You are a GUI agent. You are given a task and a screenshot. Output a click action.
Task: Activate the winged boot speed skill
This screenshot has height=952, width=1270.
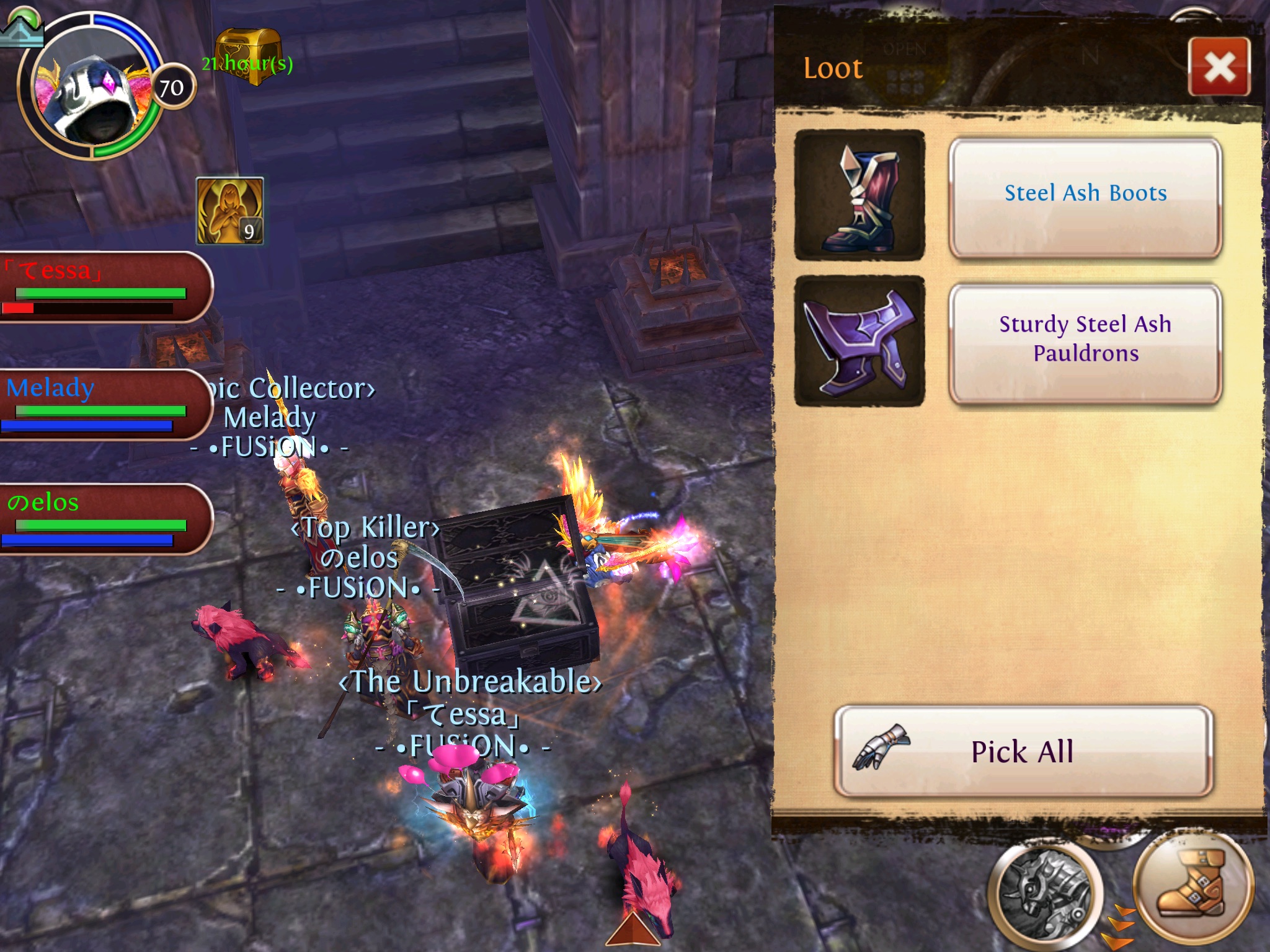[x=1192, y=884]
